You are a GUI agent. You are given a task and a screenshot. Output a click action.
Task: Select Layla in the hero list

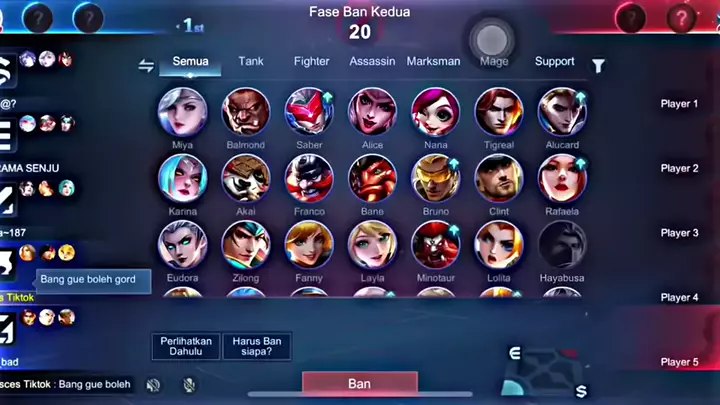click(372, 244)
